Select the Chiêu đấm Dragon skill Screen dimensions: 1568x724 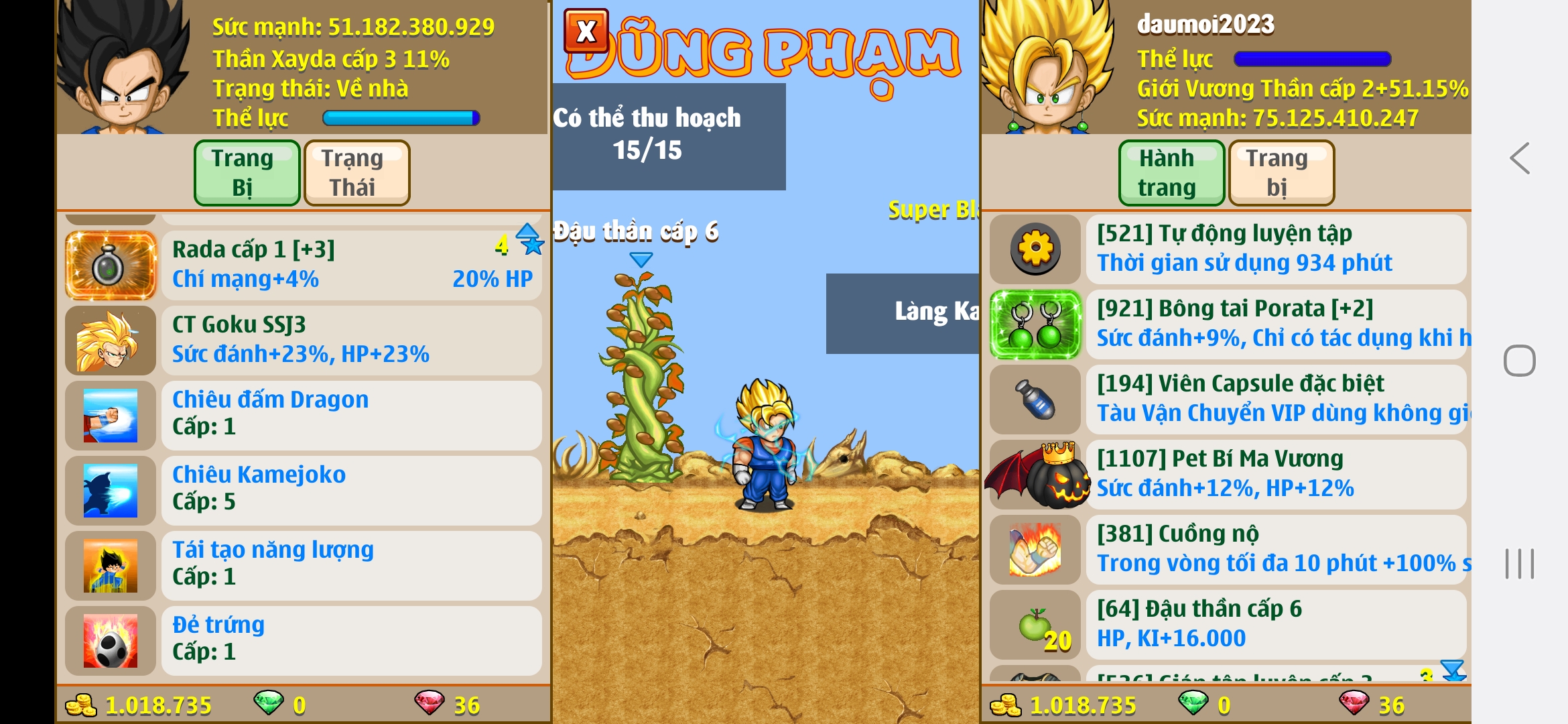point(351,415)
